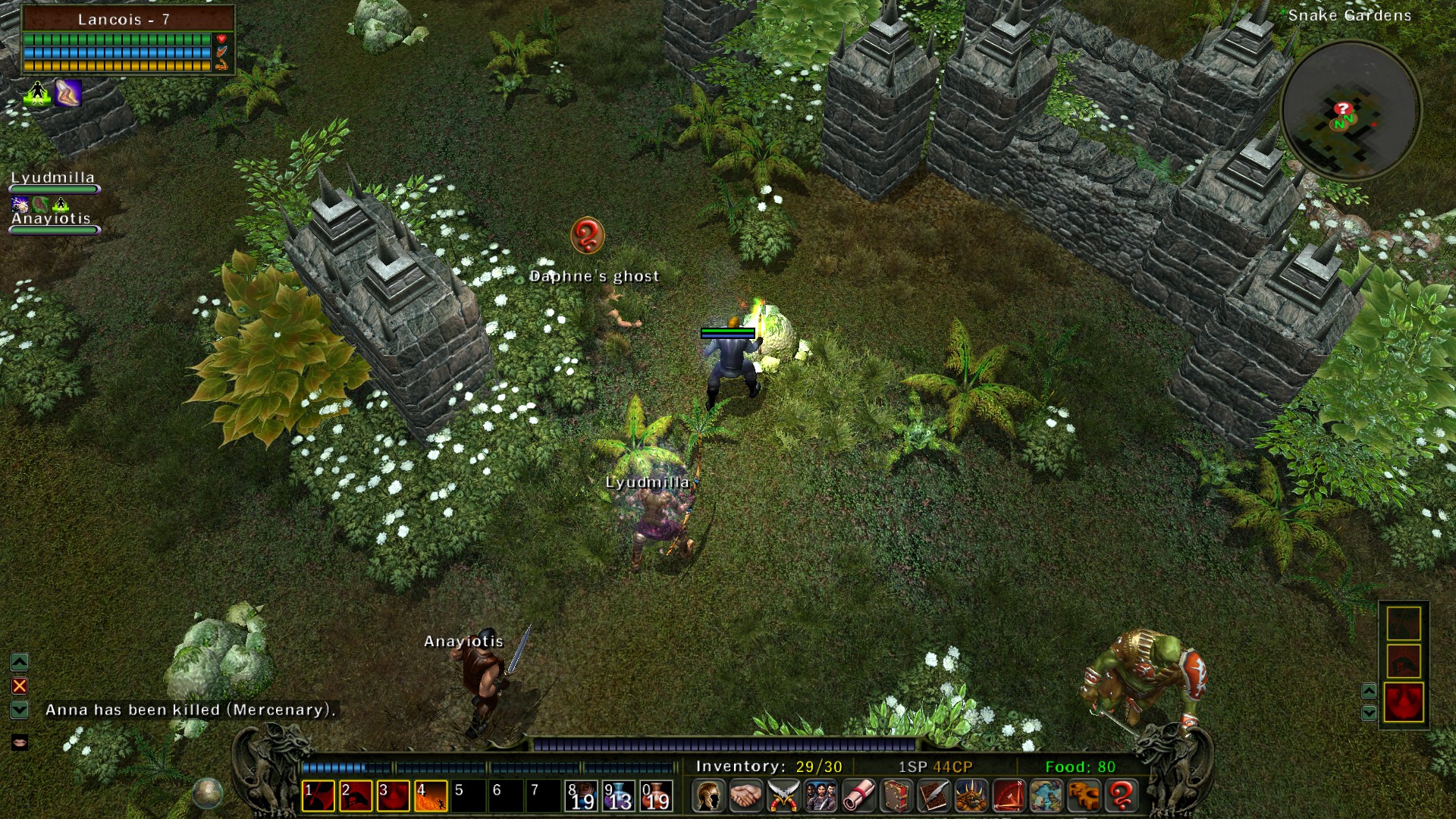Use the red potion in slot 0
Viewport: 1456px width, 819px height.
(x=656, y=796)
